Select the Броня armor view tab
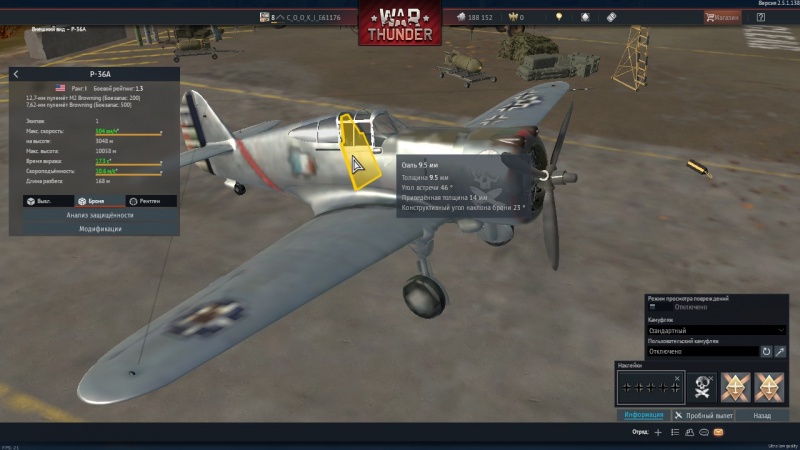 [94, 200]
